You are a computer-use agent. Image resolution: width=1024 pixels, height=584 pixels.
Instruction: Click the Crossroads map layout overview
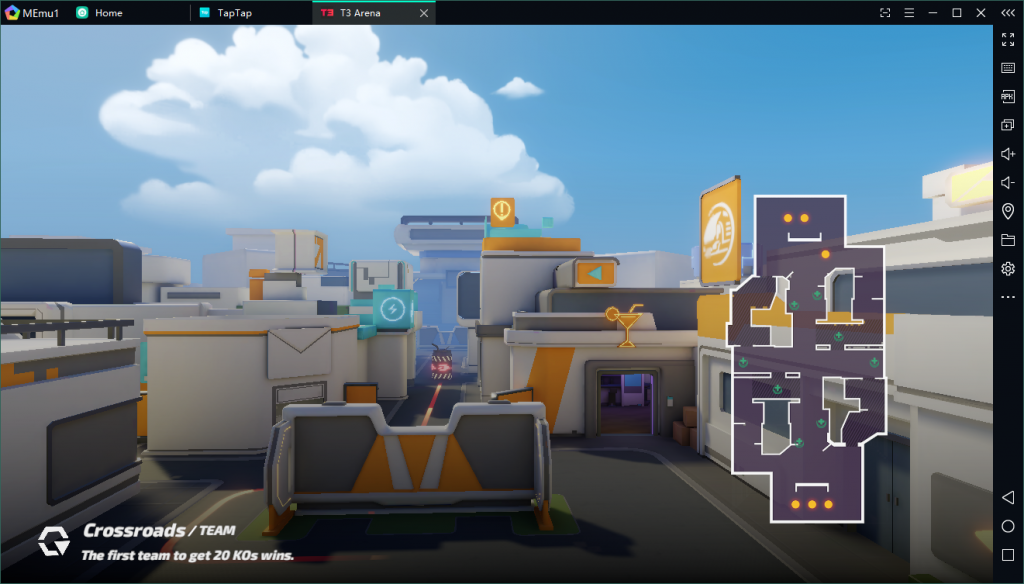pyautogui.click(x=808, y=360)
